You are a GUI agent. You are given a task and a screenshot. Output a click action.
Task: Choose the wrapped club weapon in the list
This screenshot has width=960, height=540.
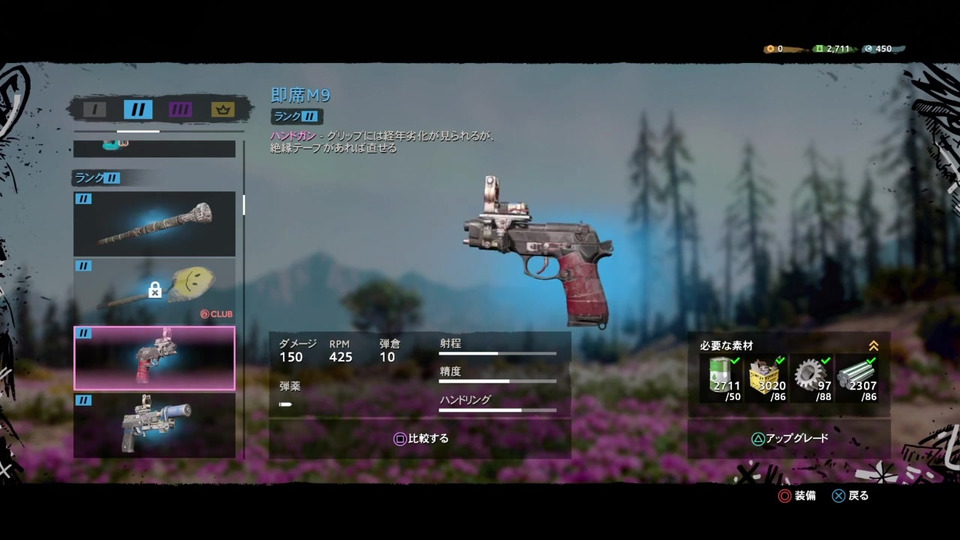155,224
